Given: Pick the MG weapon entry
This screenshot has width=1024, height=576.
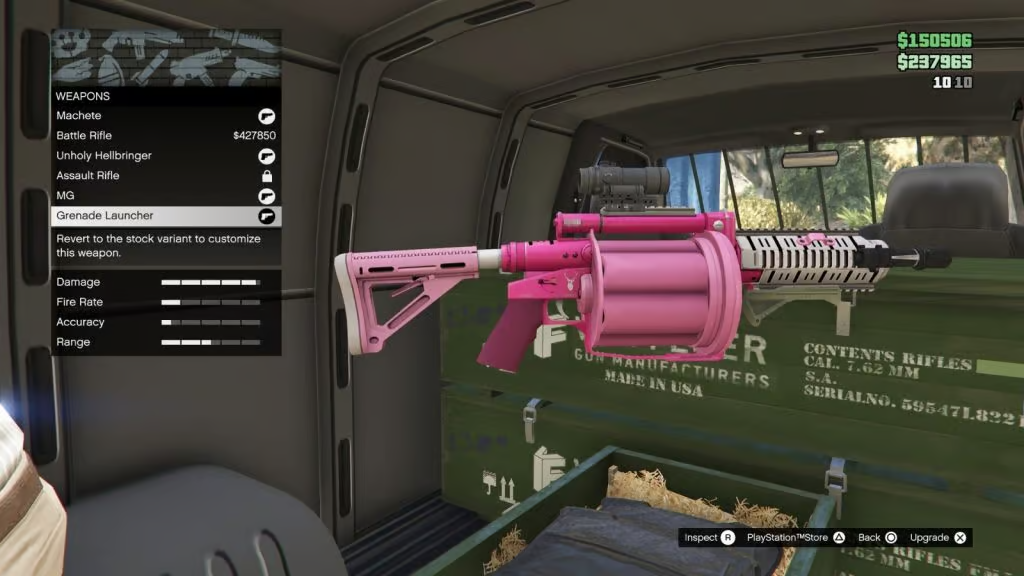Looking at the screenshot, I should click(x=166, y=196).
